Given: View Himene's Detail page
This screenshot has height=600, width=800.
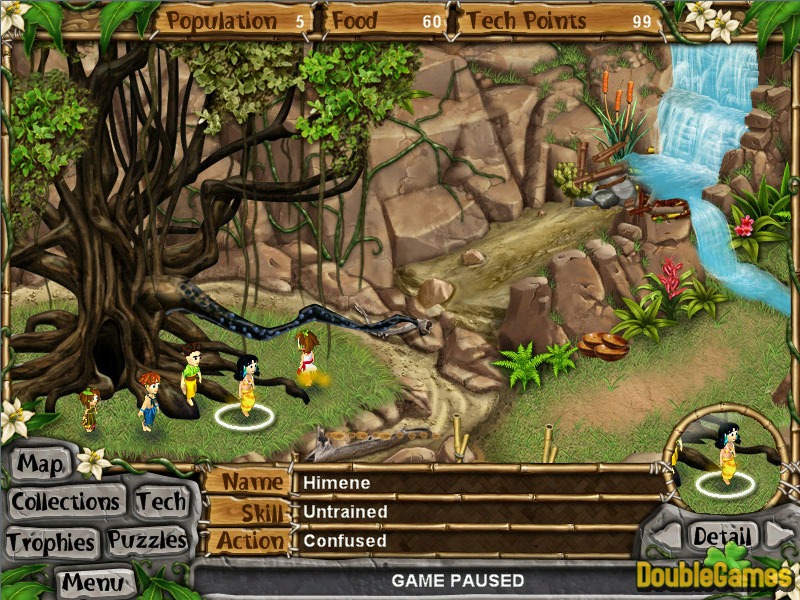Looking at the screenshot, I should (722, 536).
